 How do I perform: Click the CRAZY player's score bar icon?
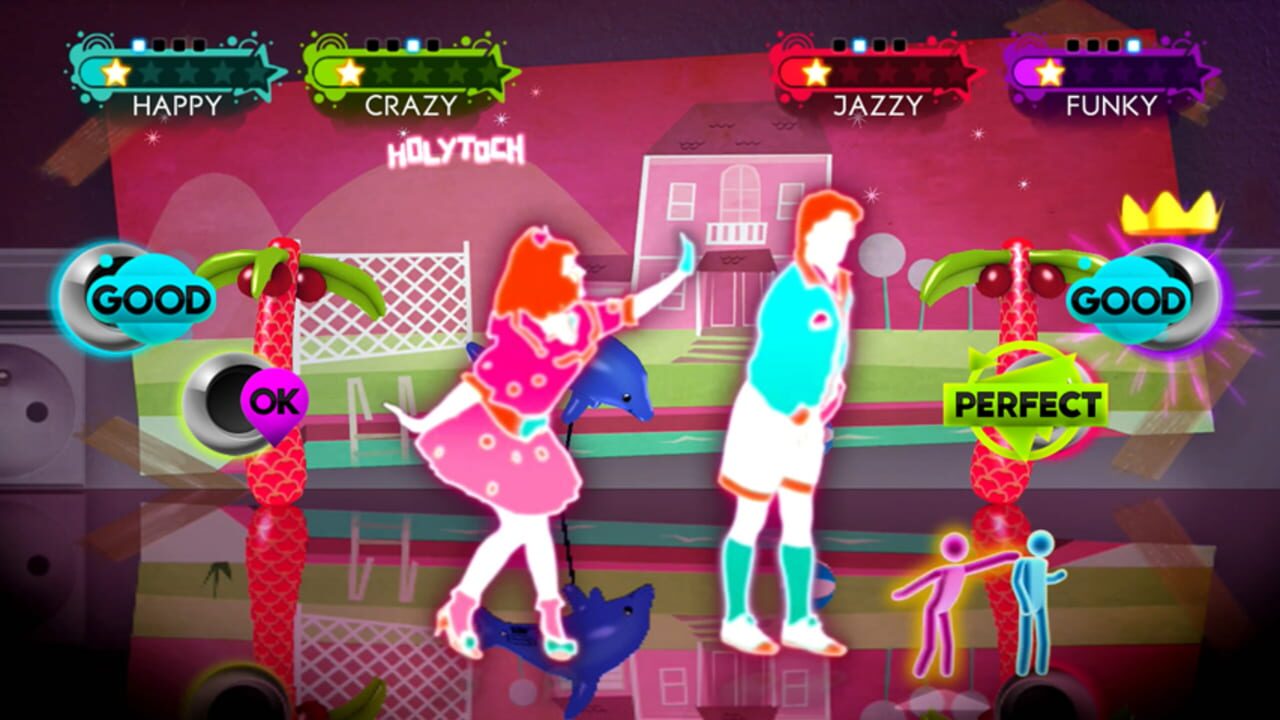[351, 73]
